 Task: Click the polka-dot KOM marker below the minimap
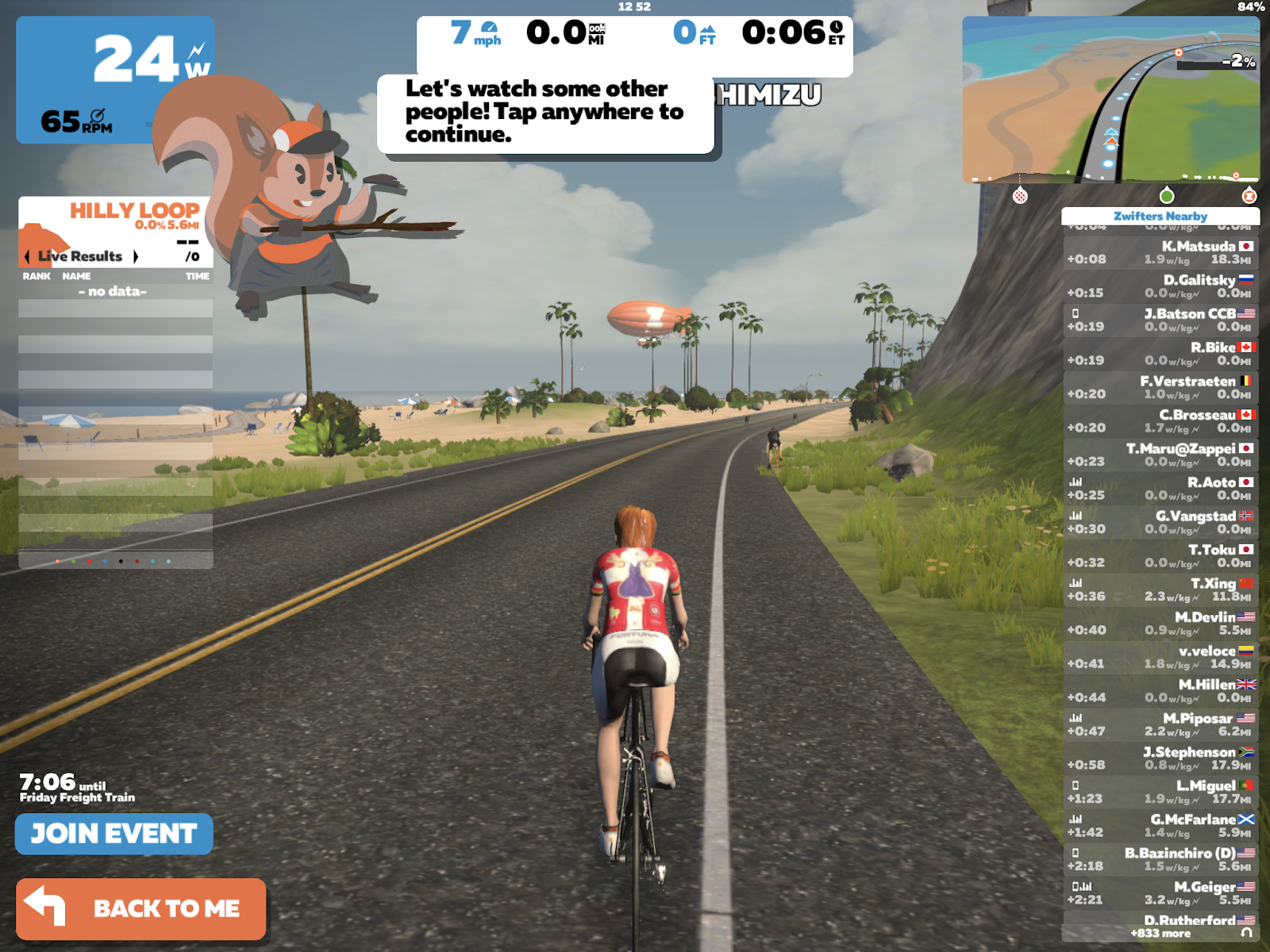pyautogui.click(x=1020, y=195)
